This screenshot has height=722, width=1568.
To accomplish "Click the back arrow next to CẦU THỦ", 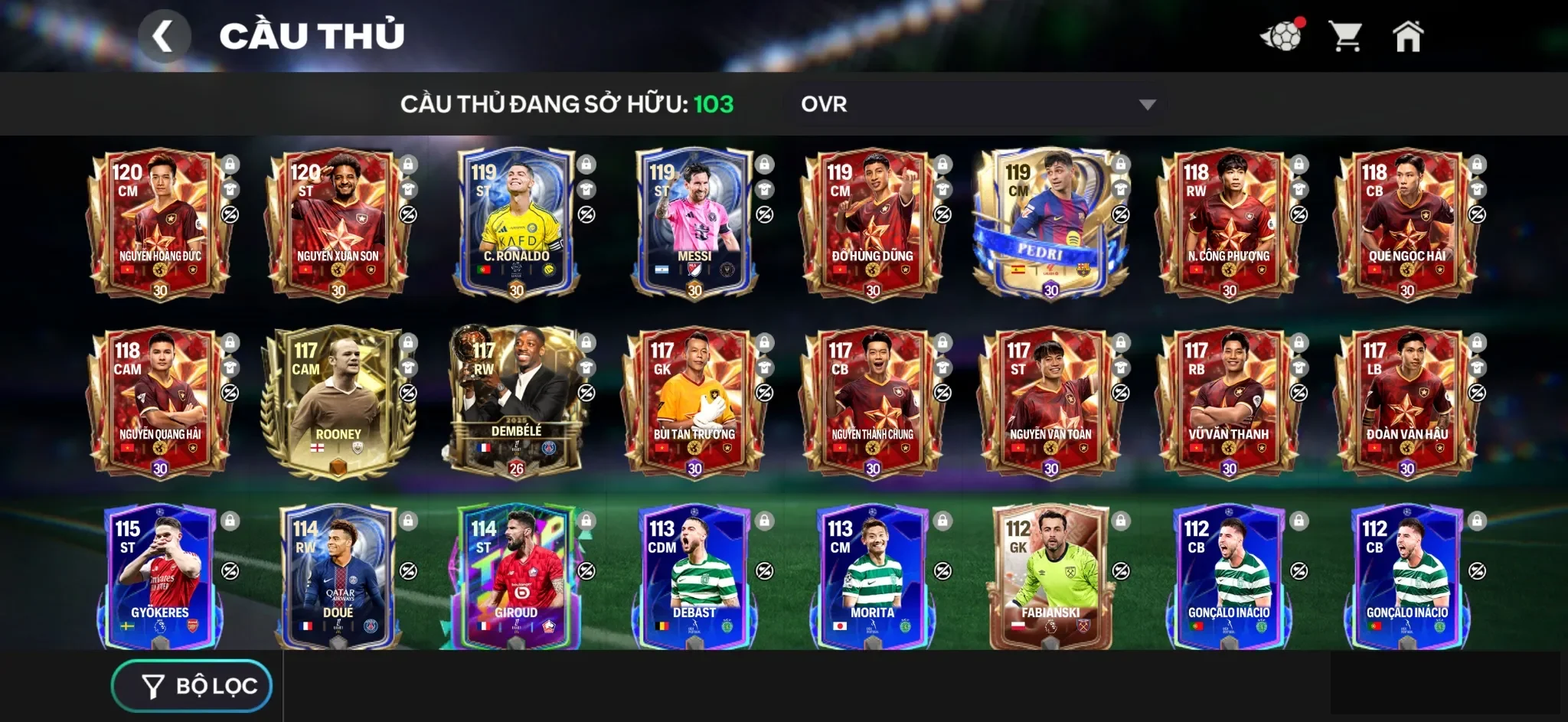I will [165, 34].
